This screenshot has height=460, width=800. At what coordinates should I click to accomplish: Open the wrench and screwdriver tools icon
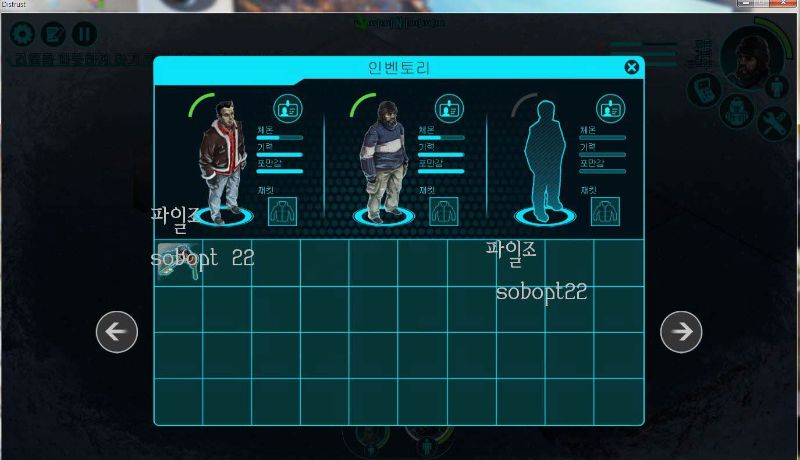point(774,122)
